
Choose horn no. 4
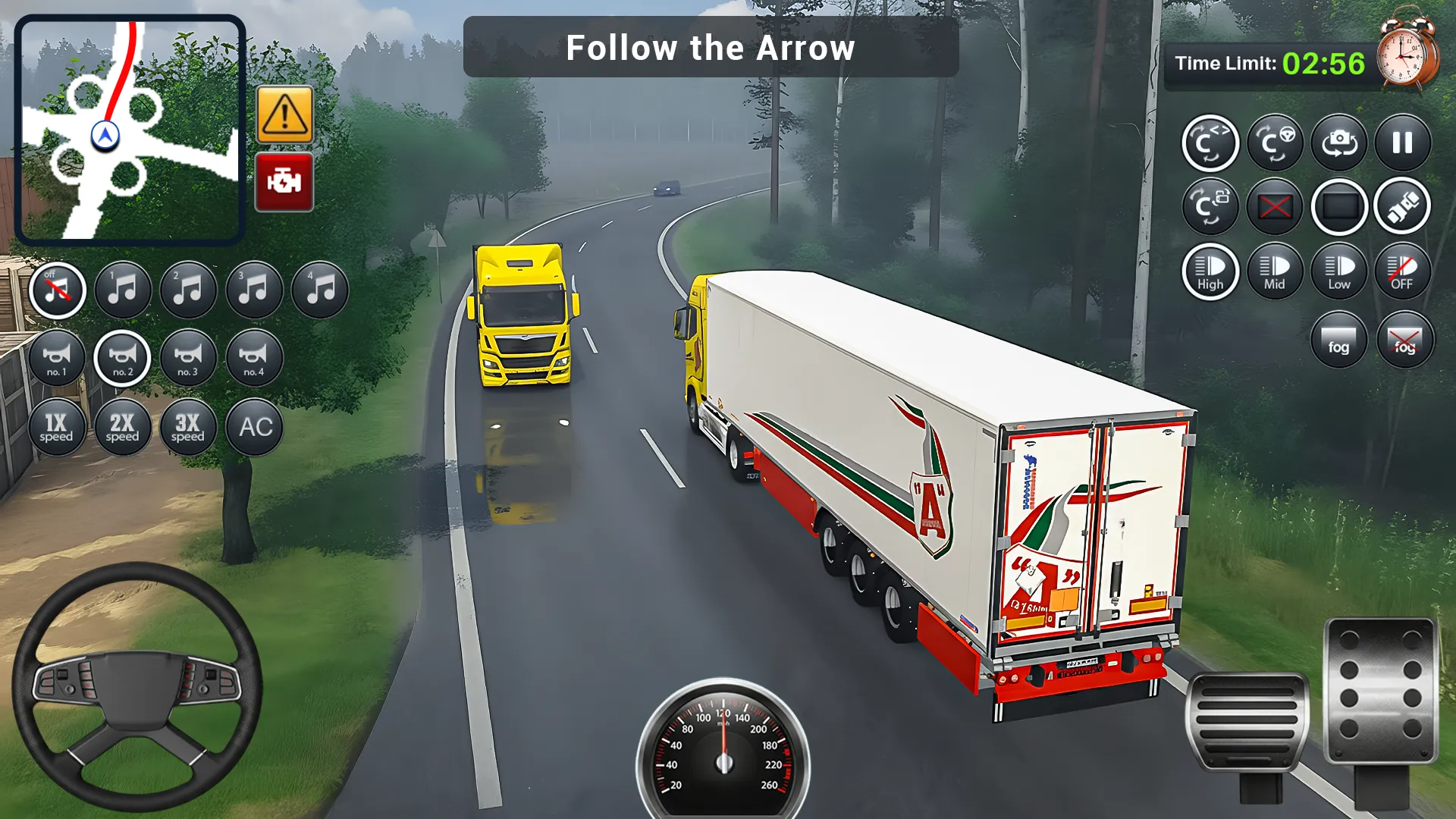point(254,358)
